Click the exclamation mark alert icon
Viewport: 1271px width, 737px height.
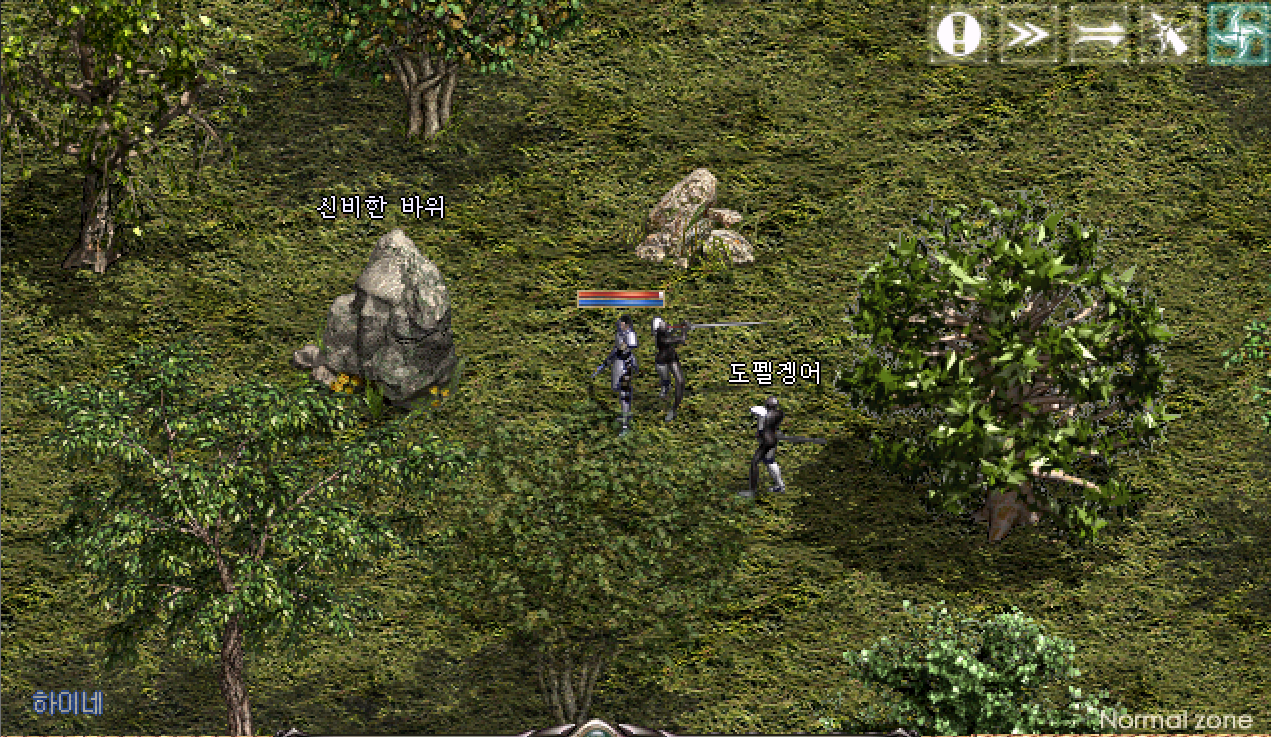(x=959, y=35)
